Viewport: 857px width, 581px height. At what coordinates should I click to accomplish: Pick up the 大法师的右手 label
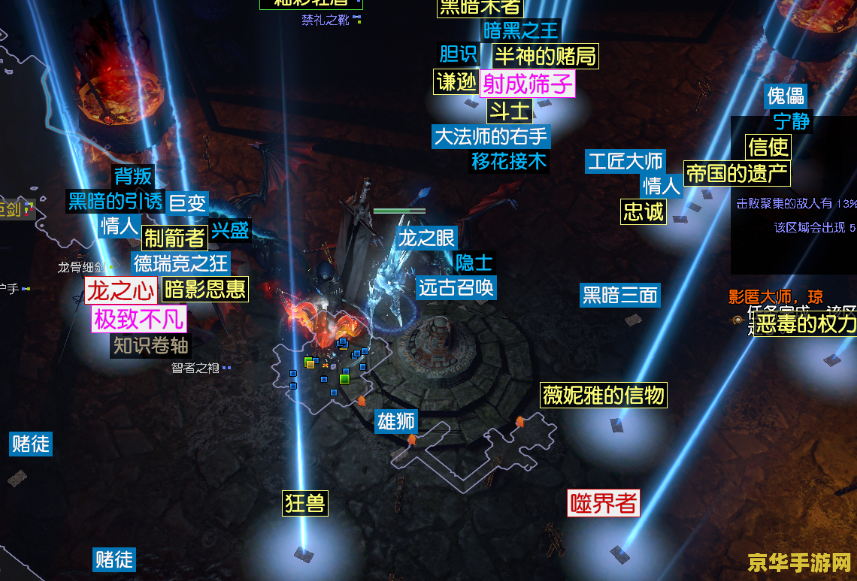[x=490, y=136]
